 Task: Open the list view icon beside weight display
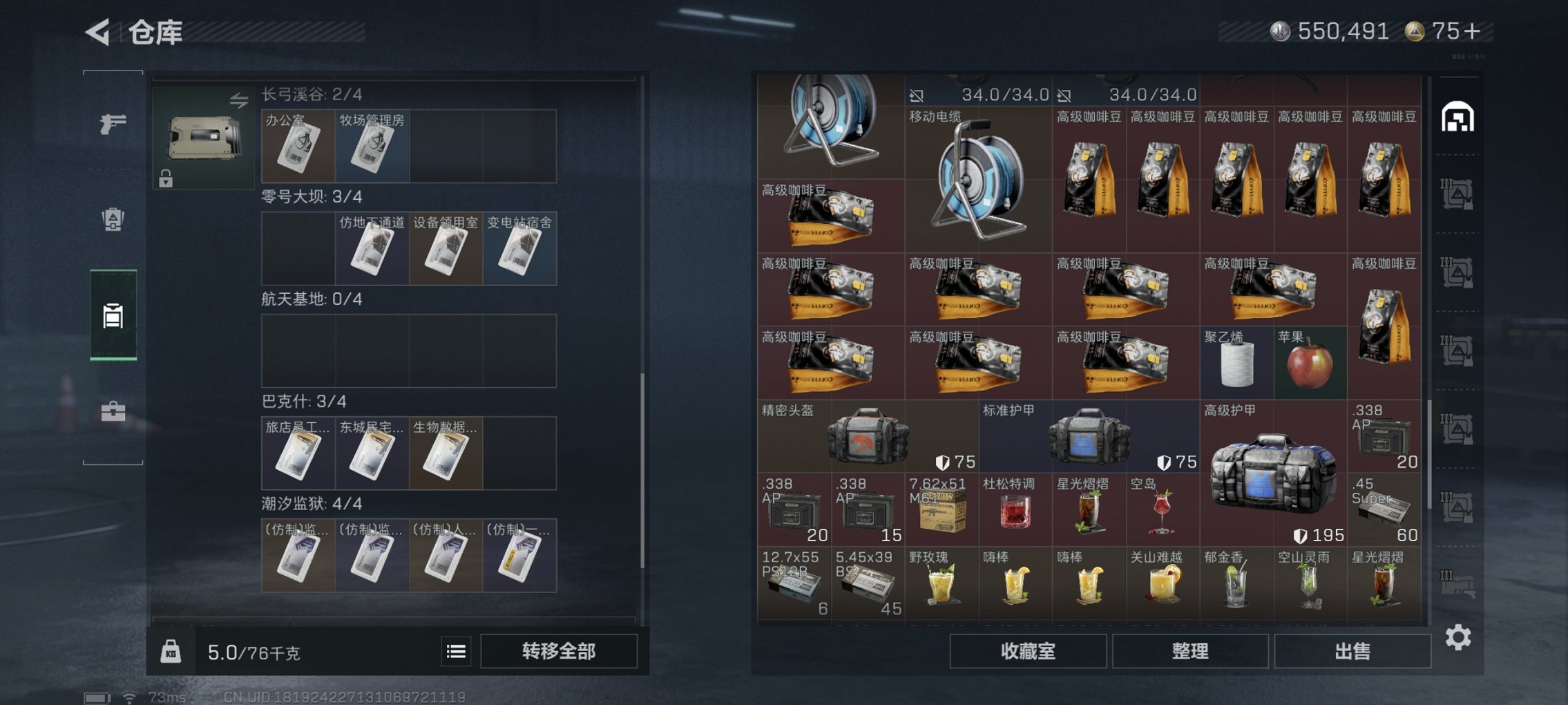(x=456, y=652)
